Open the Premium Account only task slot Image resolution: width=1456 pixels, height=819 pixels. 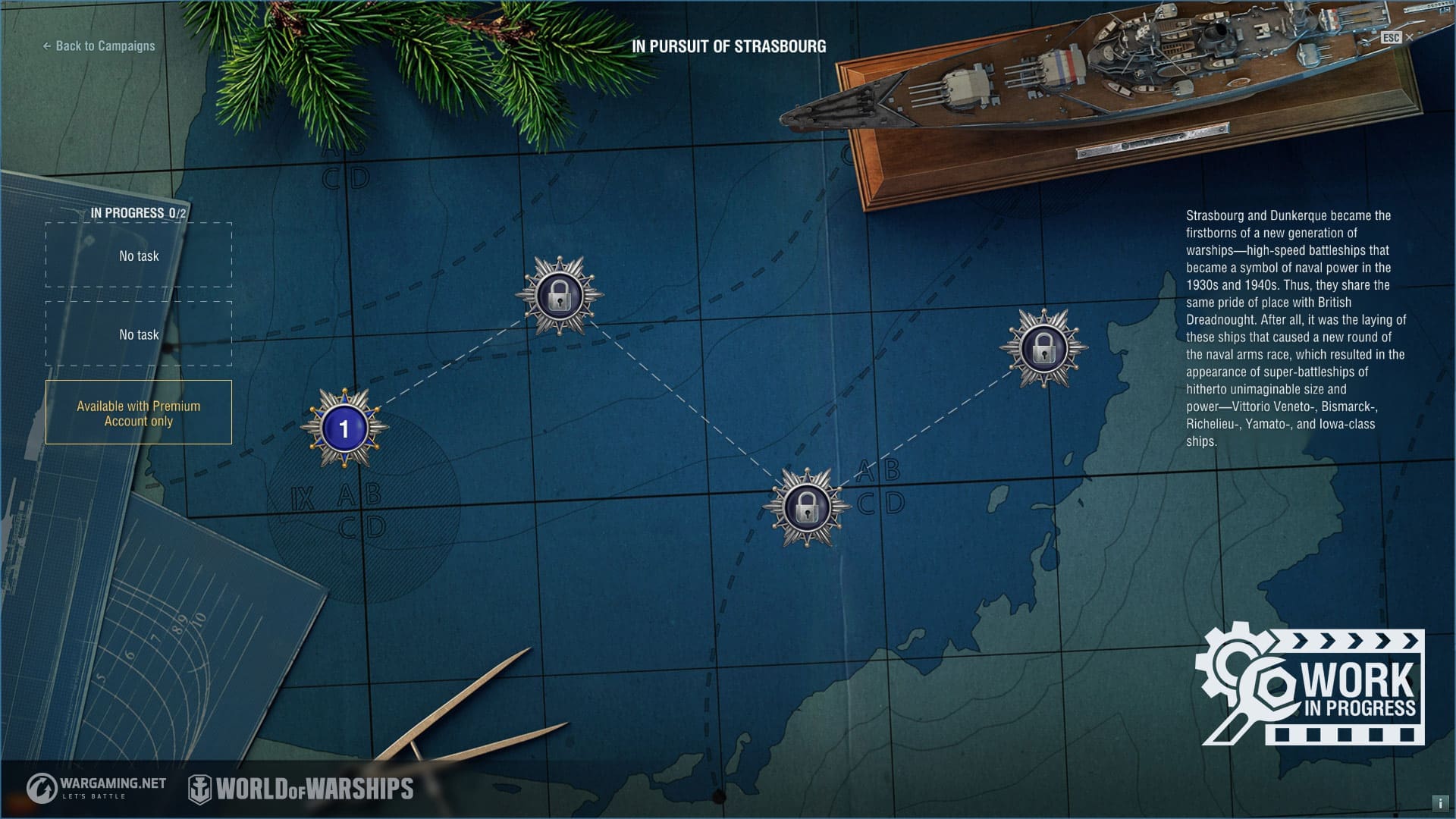click(x=139, y=413)
